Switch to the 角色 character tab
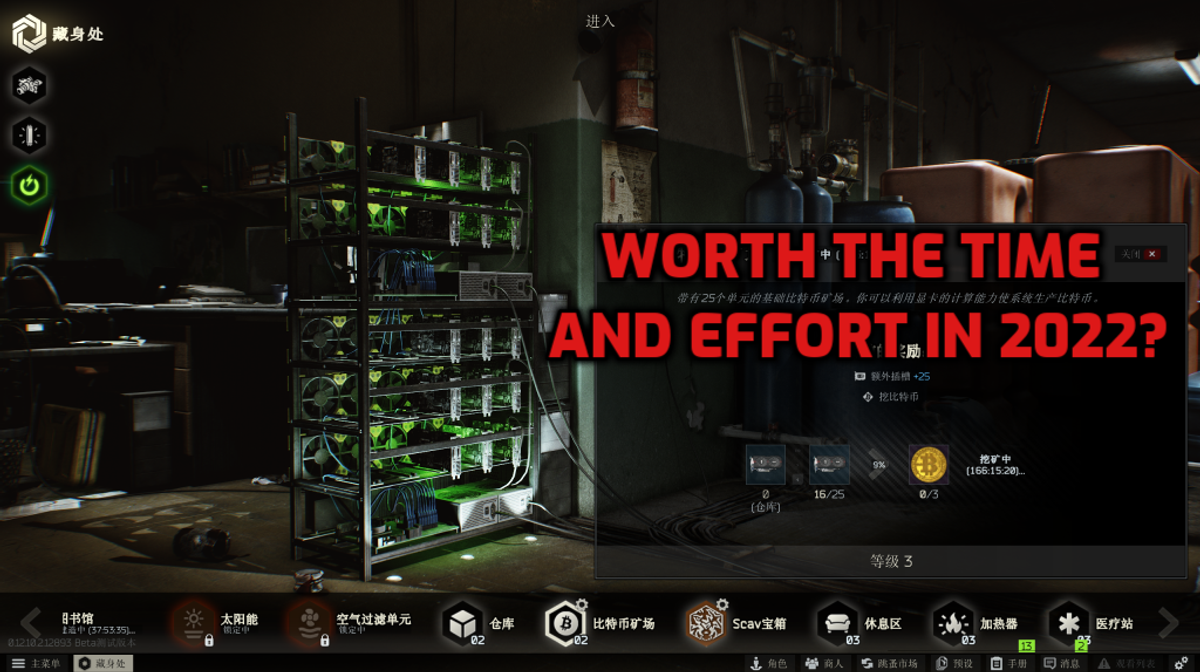The height and width of the screenshot is (672, 1200). pyautogui.click(x=768, y=663)
